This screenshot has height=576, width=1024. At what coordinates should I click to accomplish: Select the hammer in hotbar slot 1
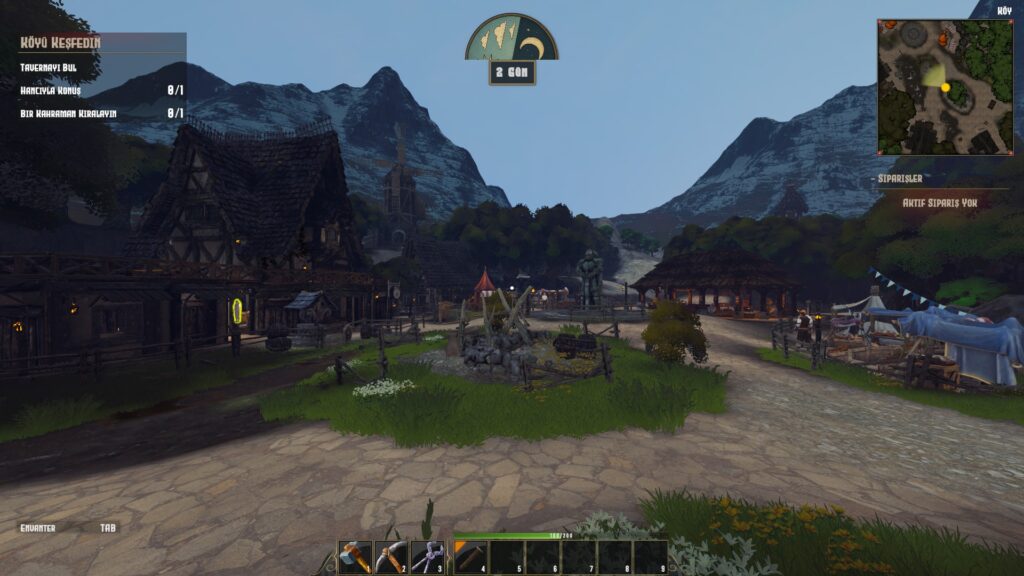[x=355, y=557]
